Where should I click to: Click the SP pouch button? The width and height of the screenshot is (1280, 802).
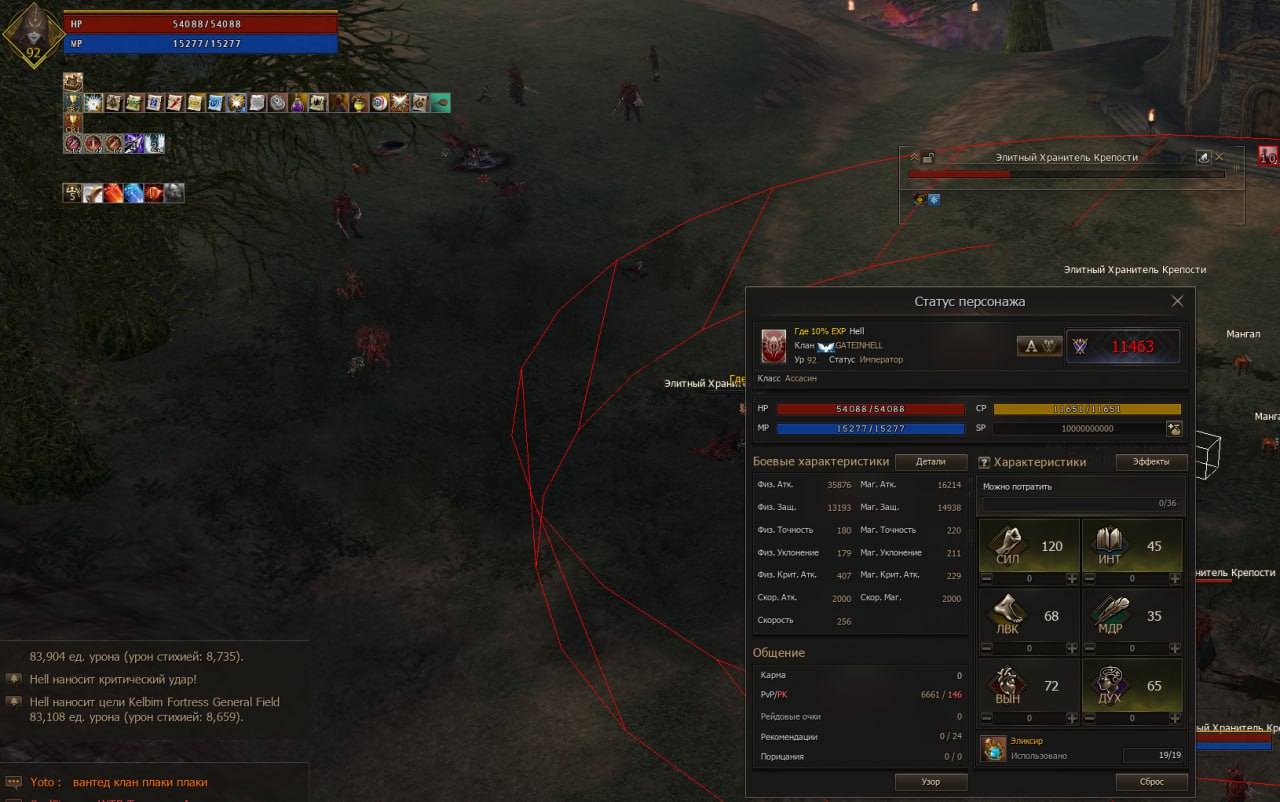pos(1174,428)
